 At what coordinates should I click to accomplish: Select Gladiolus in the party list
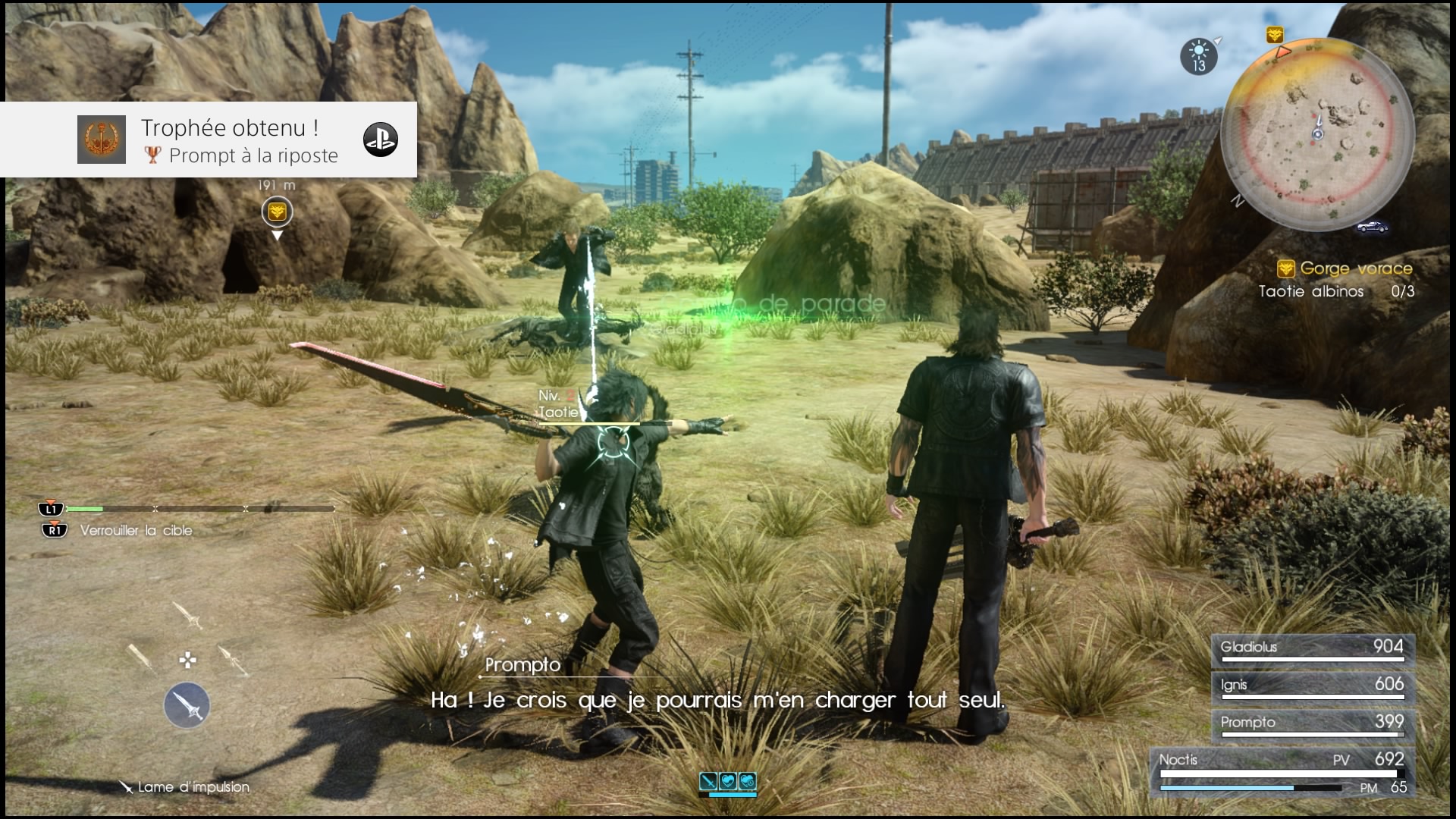point(1312,649)
